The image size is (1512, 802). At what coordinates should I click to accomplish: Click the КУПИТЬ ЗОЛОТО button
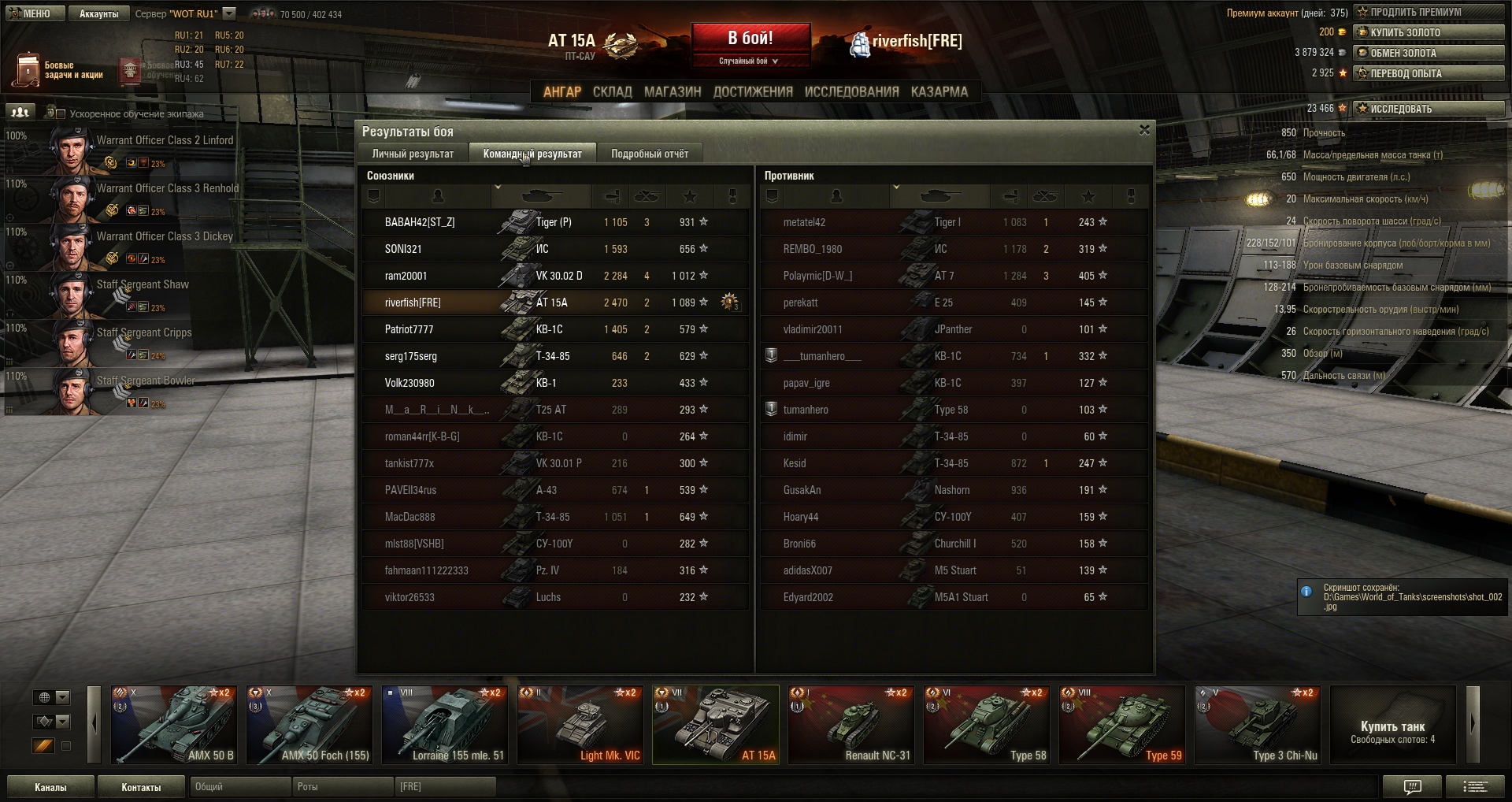tap(1428, 32)
